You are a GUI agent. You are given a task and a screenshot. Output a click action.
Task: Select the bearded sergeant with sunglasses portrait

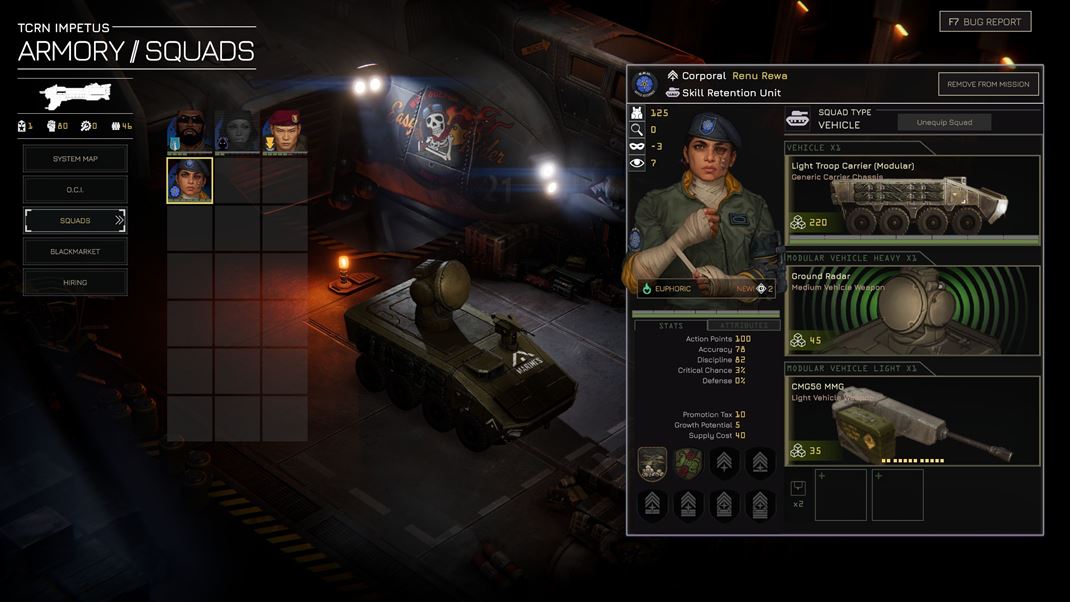[x=189, y=132]
